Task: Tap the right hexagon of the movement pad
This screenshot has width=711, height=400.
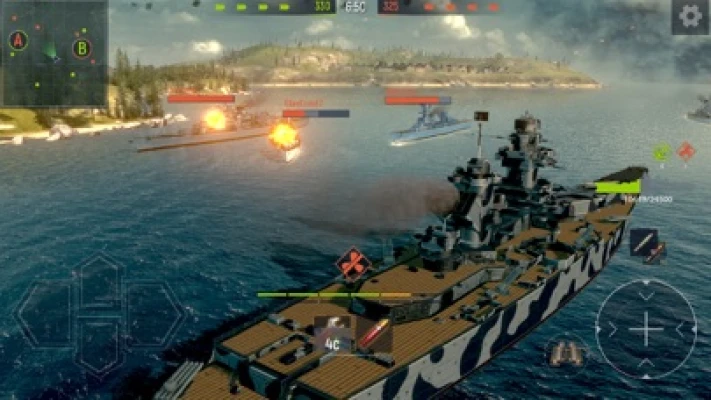Action: coord(154,313)
